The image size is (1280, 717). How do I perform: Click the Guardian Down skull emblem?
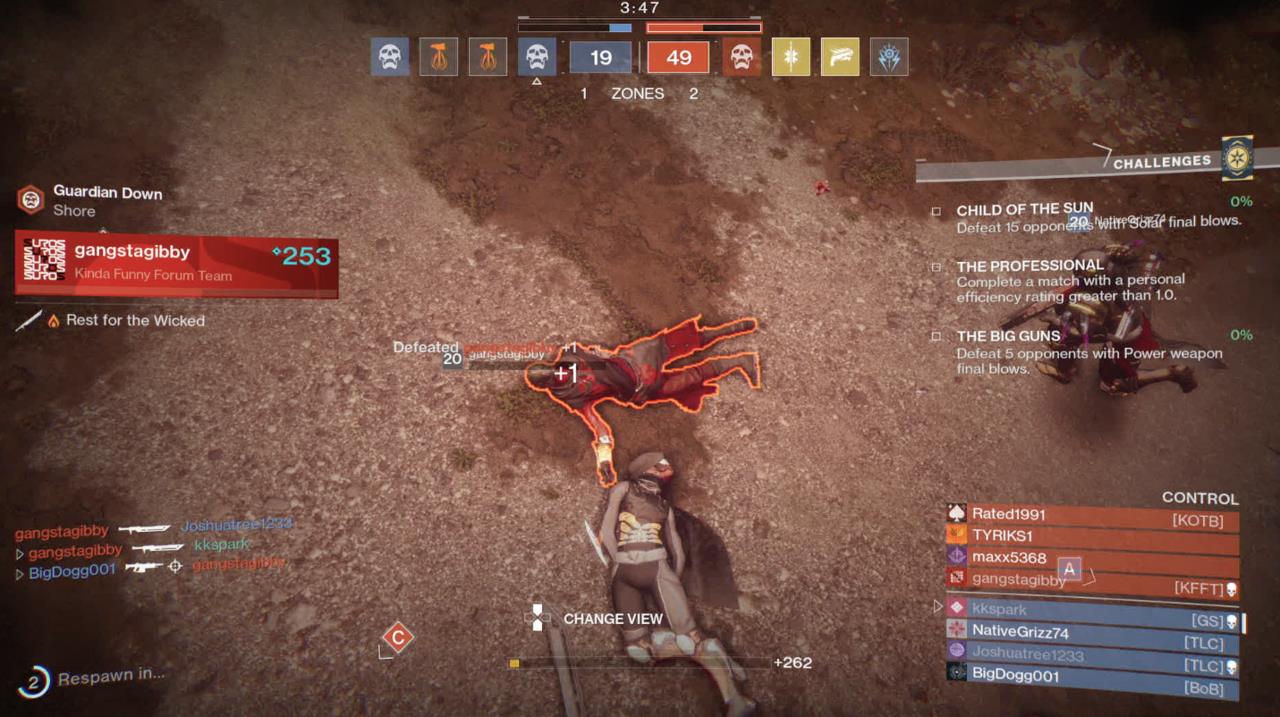[31, 200]
